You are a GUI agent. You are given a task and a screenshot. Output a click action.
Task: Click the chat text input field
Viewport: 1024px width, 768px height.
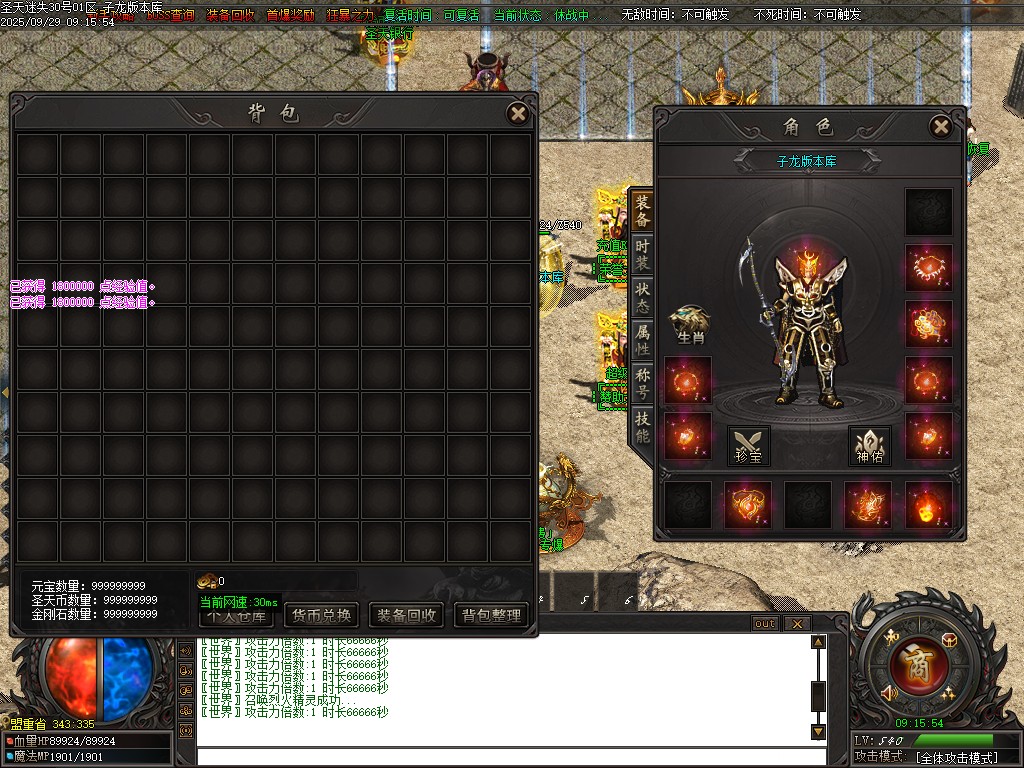(500, 755)
